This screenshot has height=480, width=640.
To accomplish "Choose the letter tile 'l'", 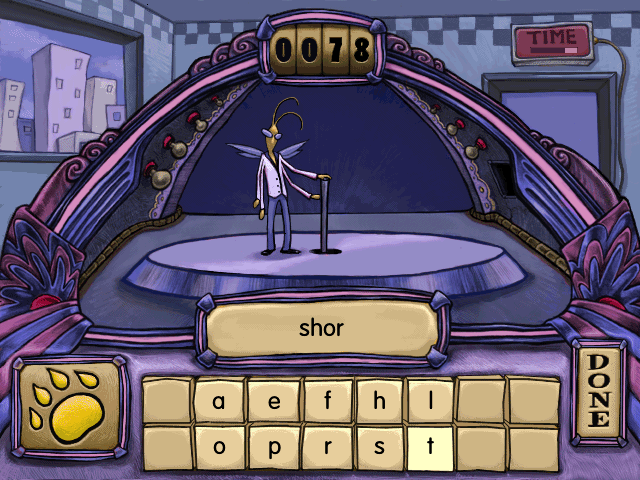I will click(431, 401).
